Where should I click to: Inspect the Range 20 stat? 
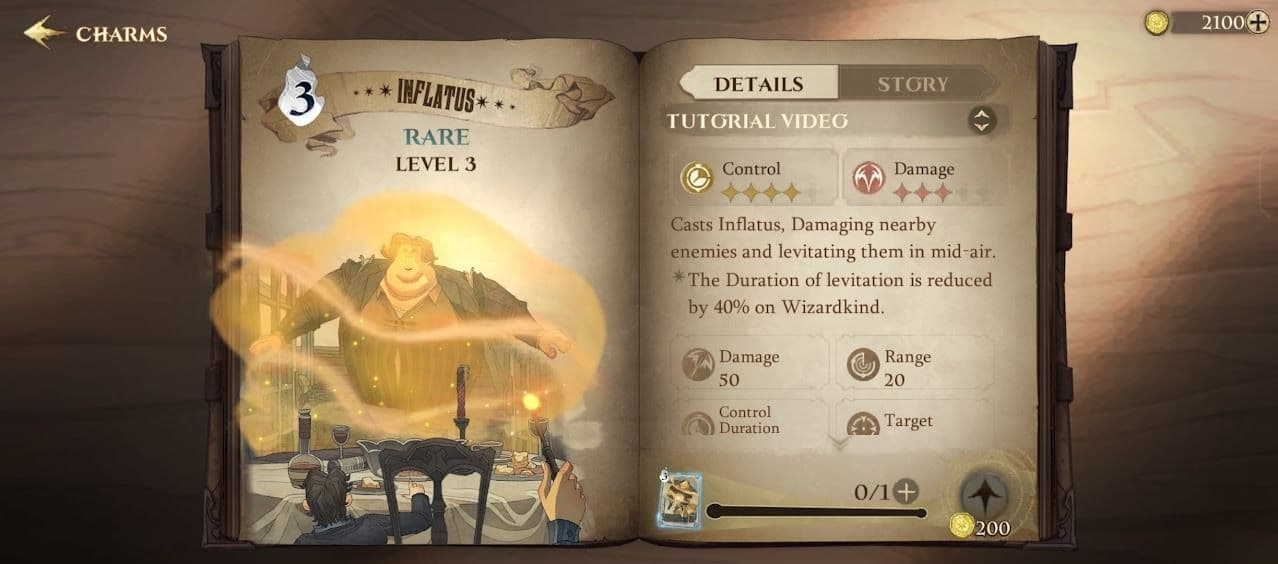(914, 366)
